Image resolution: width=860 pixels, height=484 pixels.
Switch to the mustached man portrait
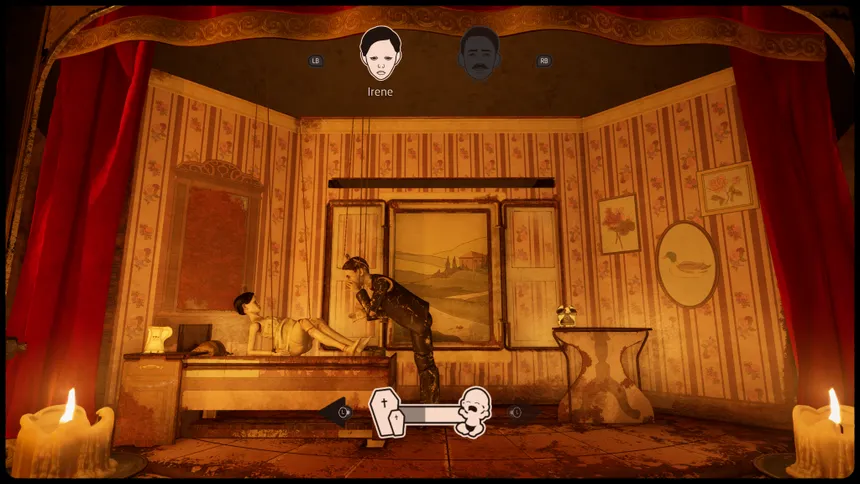coord(480,55)
